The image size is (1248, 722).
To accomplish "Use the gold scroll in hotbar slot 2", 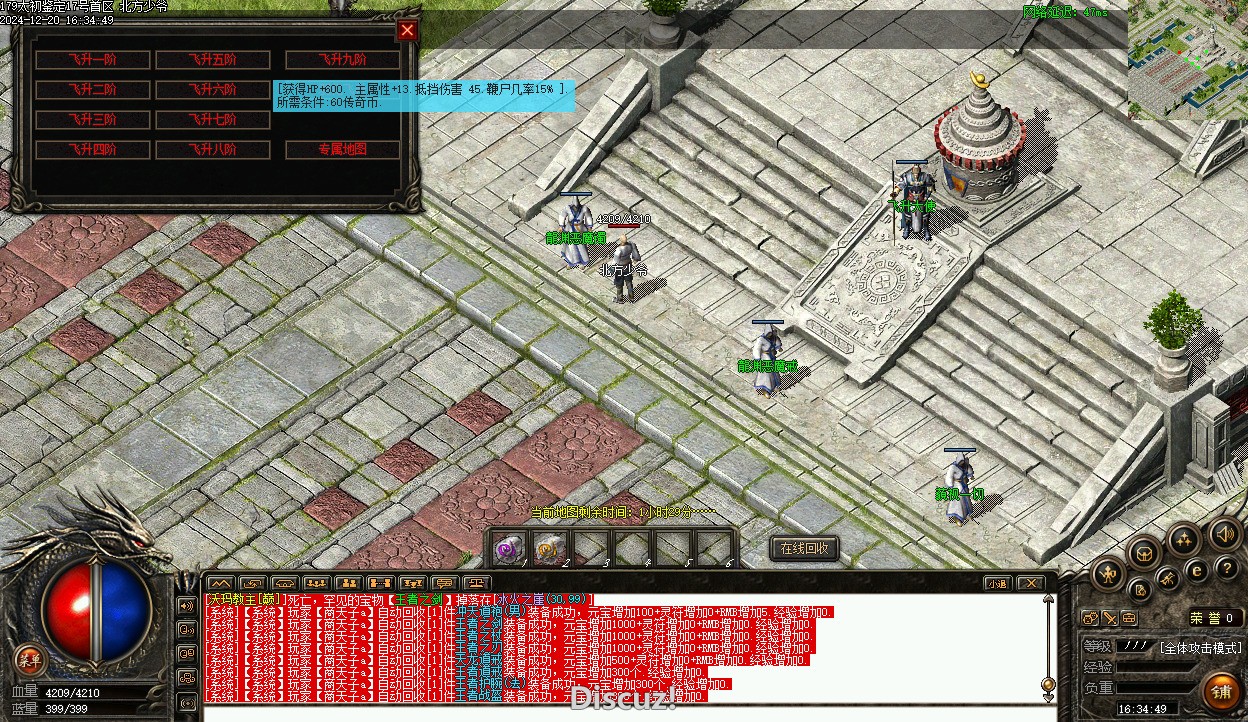I will point(550,548).
